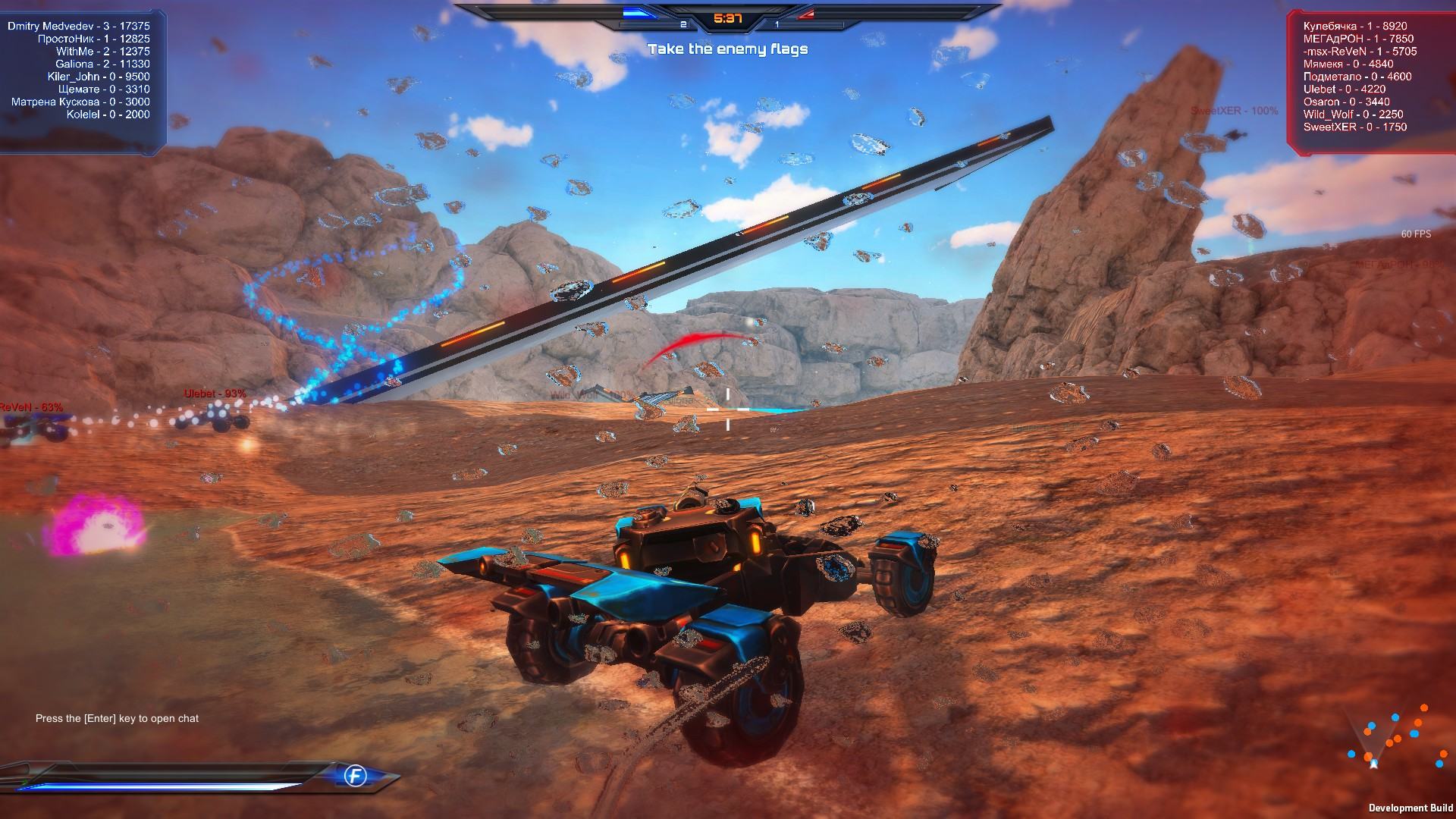
Task: Click the Wild_Wolf player row
Action: [1353, 115]
